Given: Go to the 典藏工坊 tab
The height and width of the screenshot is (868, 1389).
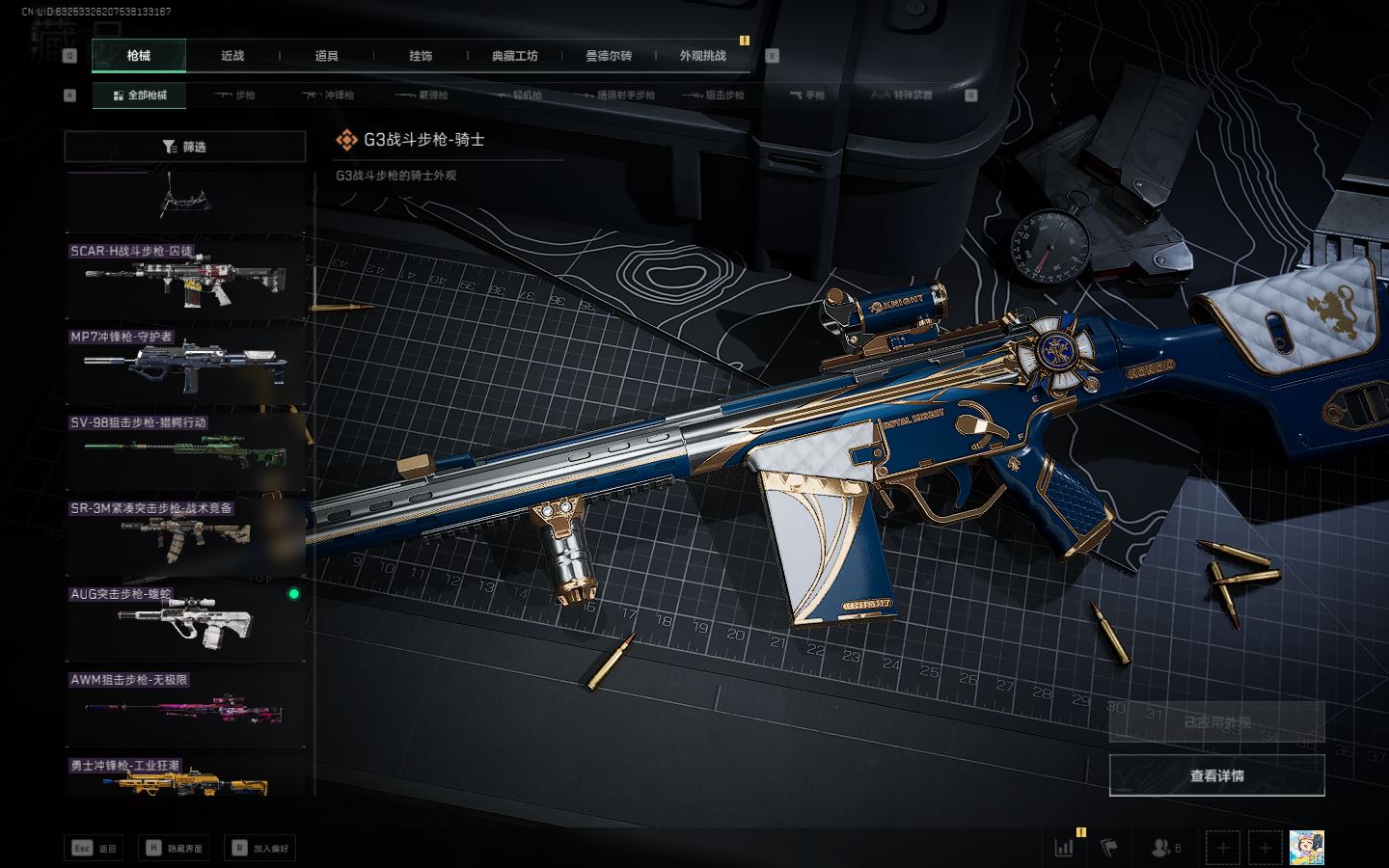Looking at the screenshot, I should click(x=515, y=56).
